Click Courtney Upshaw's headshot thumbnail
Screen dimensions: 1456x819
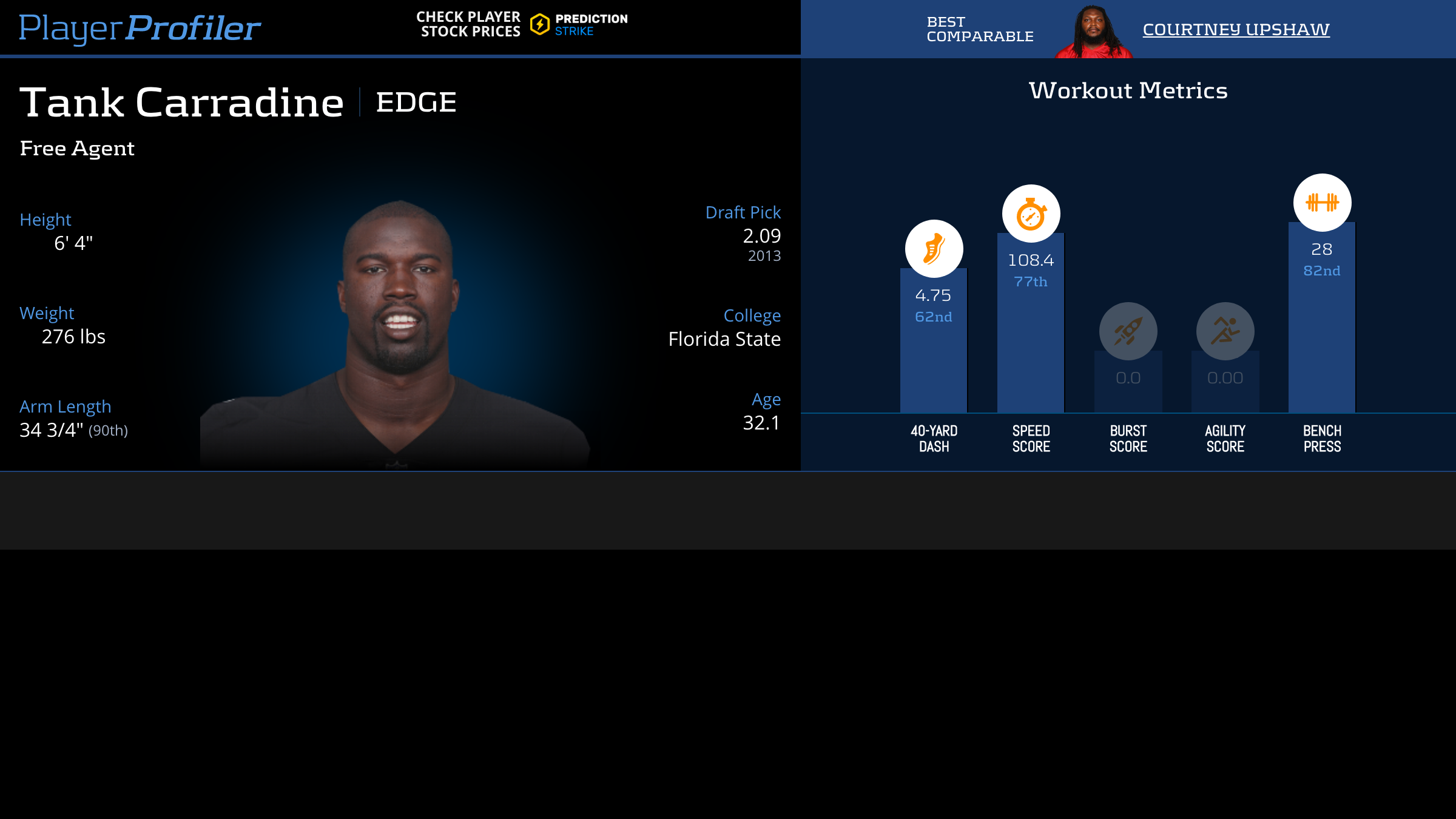[x=1093, y=32]
